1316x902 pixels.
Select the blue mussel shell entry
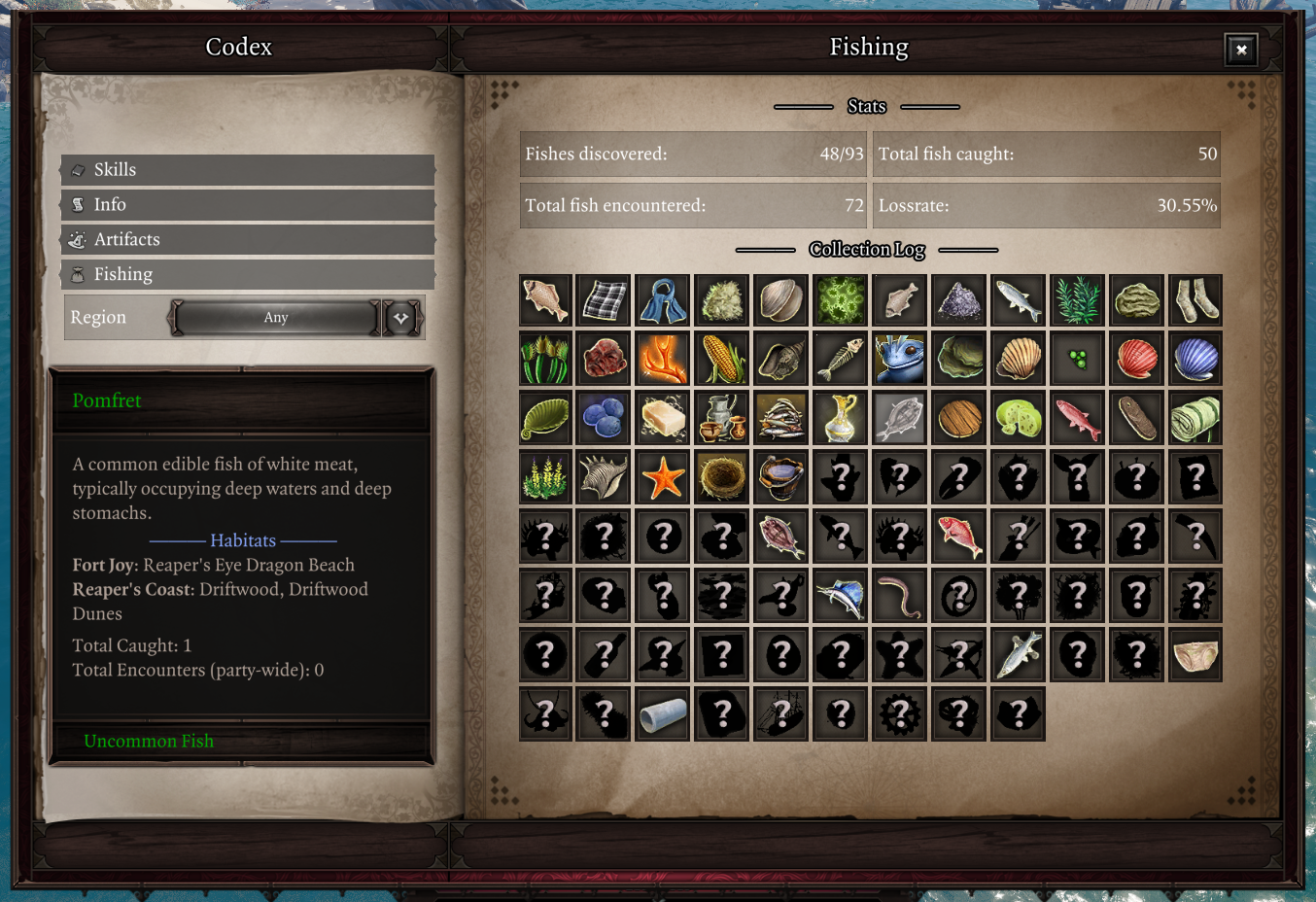pyautogui.click(x=1195, y=359)
